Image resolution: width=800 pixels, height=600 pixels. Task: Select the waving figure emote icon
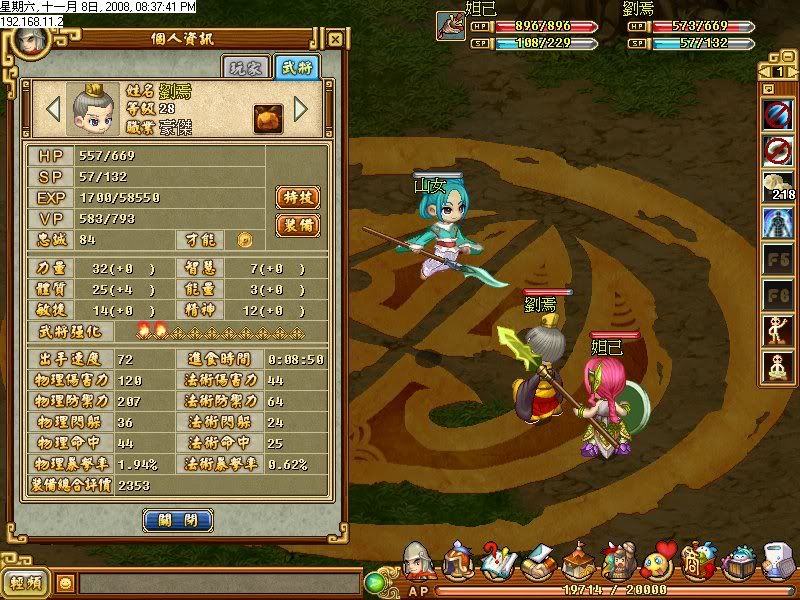777,330
